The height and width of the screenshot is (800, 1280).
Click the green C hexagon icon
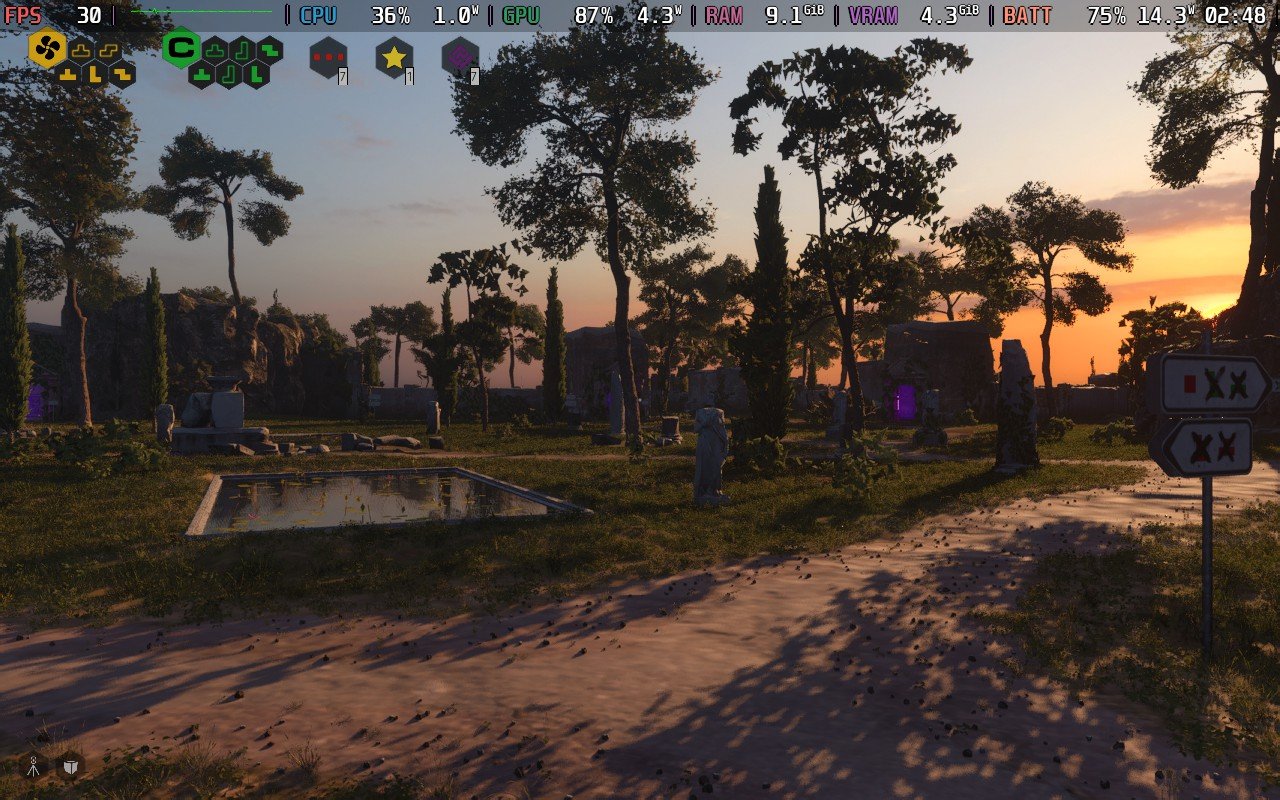point(181,48)
